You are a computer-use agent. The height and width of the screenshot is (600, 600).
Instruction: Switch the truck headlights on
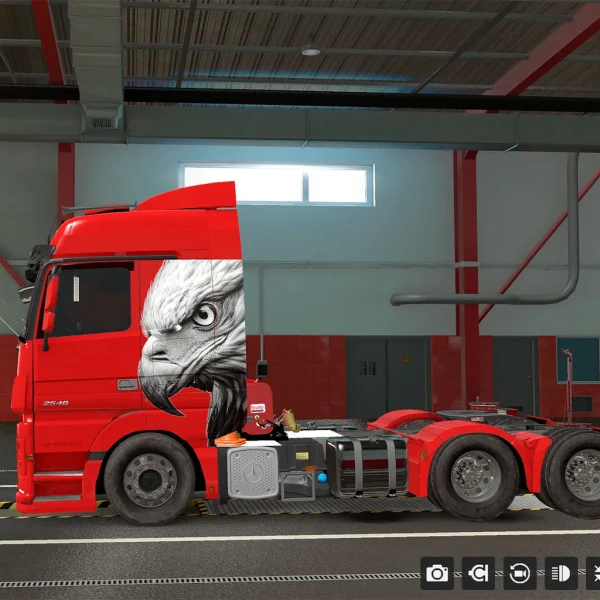point(561,573)
